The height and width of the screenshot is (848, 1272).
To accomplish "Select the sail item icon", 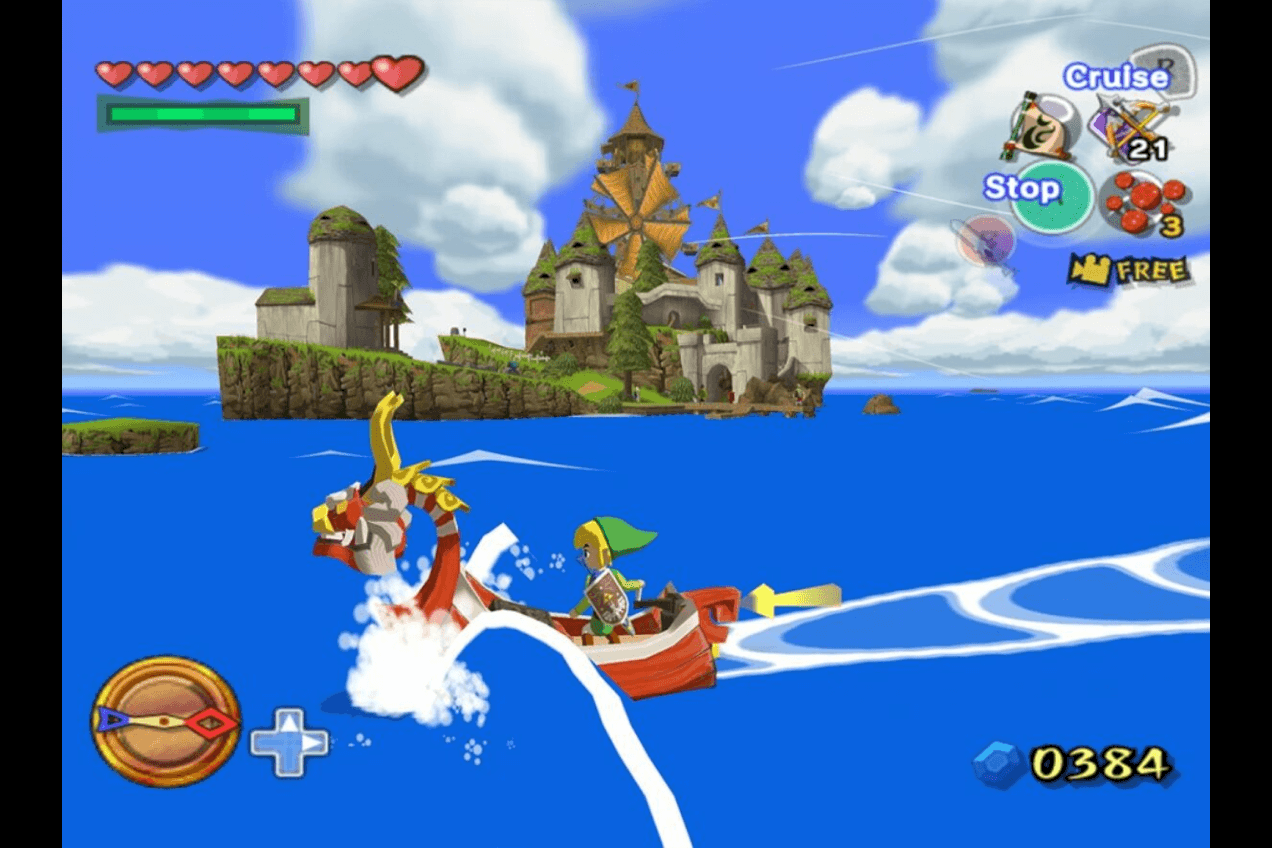I will pos(1036,126).
